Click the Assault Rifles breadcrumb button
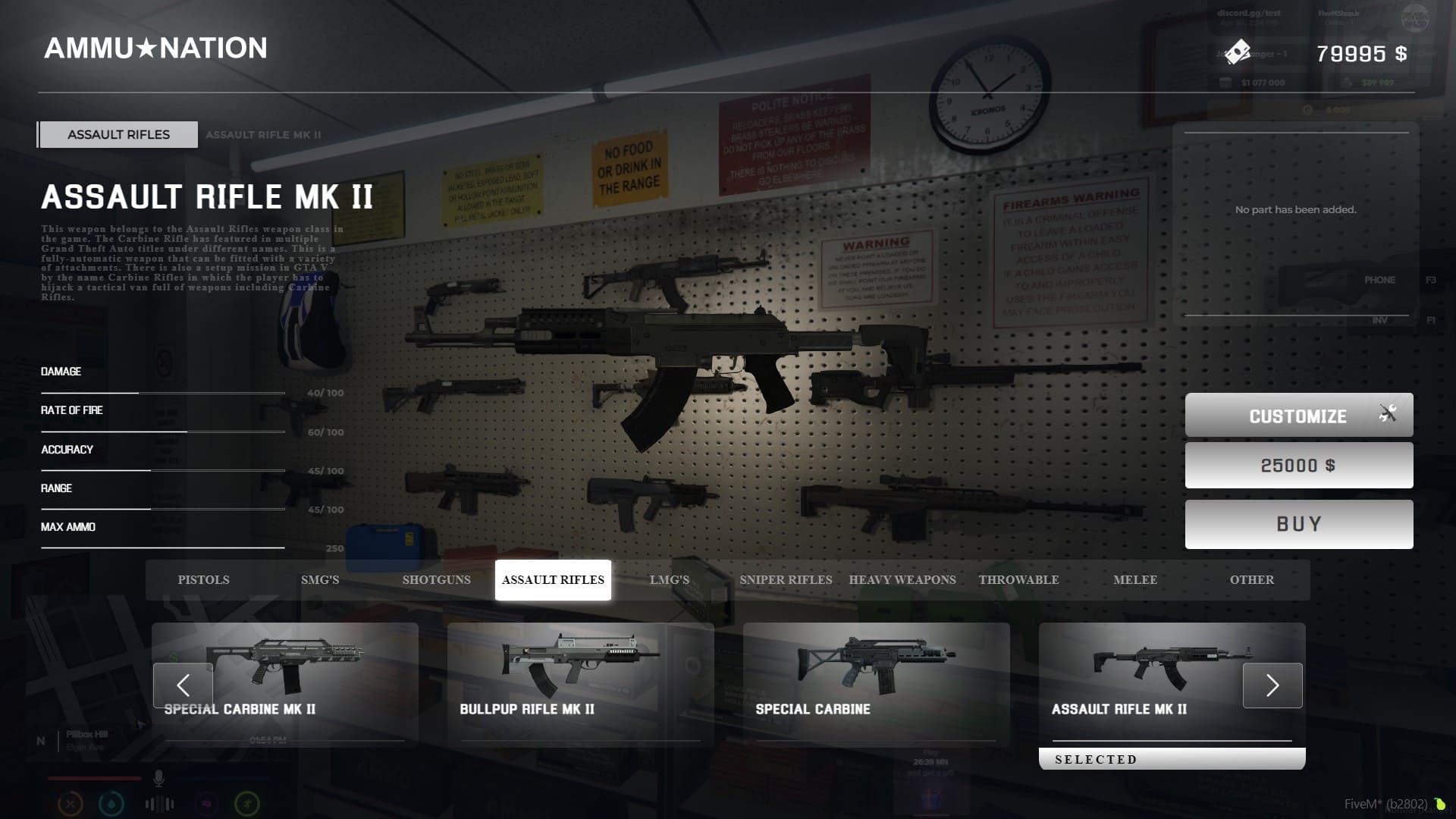Image resolution: width=1456 pixels, height=819 pixels. pyautogui.click(x=119, y=135)
